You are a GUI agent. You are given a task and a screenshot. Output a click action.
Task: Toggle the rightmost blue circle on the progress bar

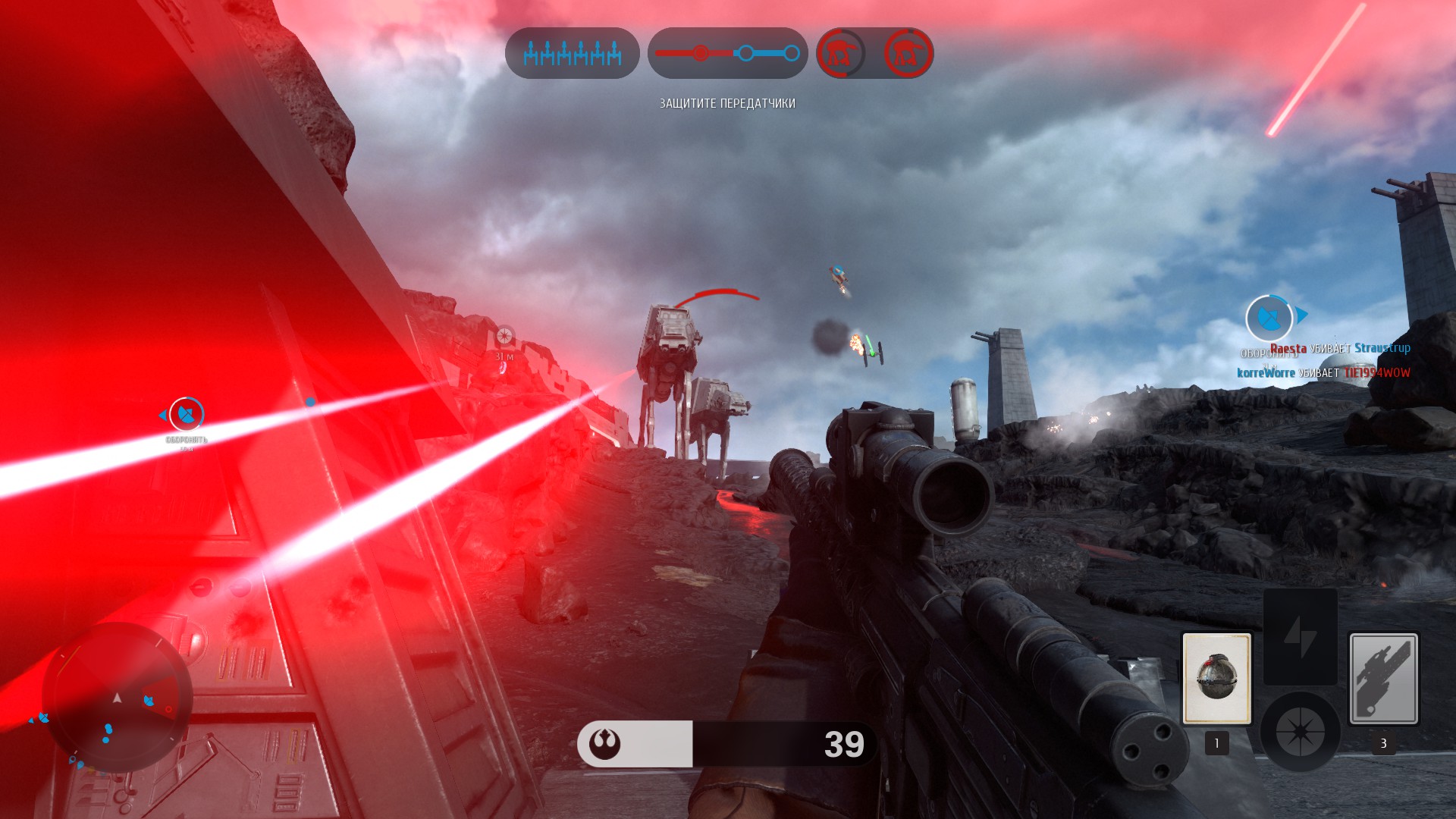click(793, 53)
